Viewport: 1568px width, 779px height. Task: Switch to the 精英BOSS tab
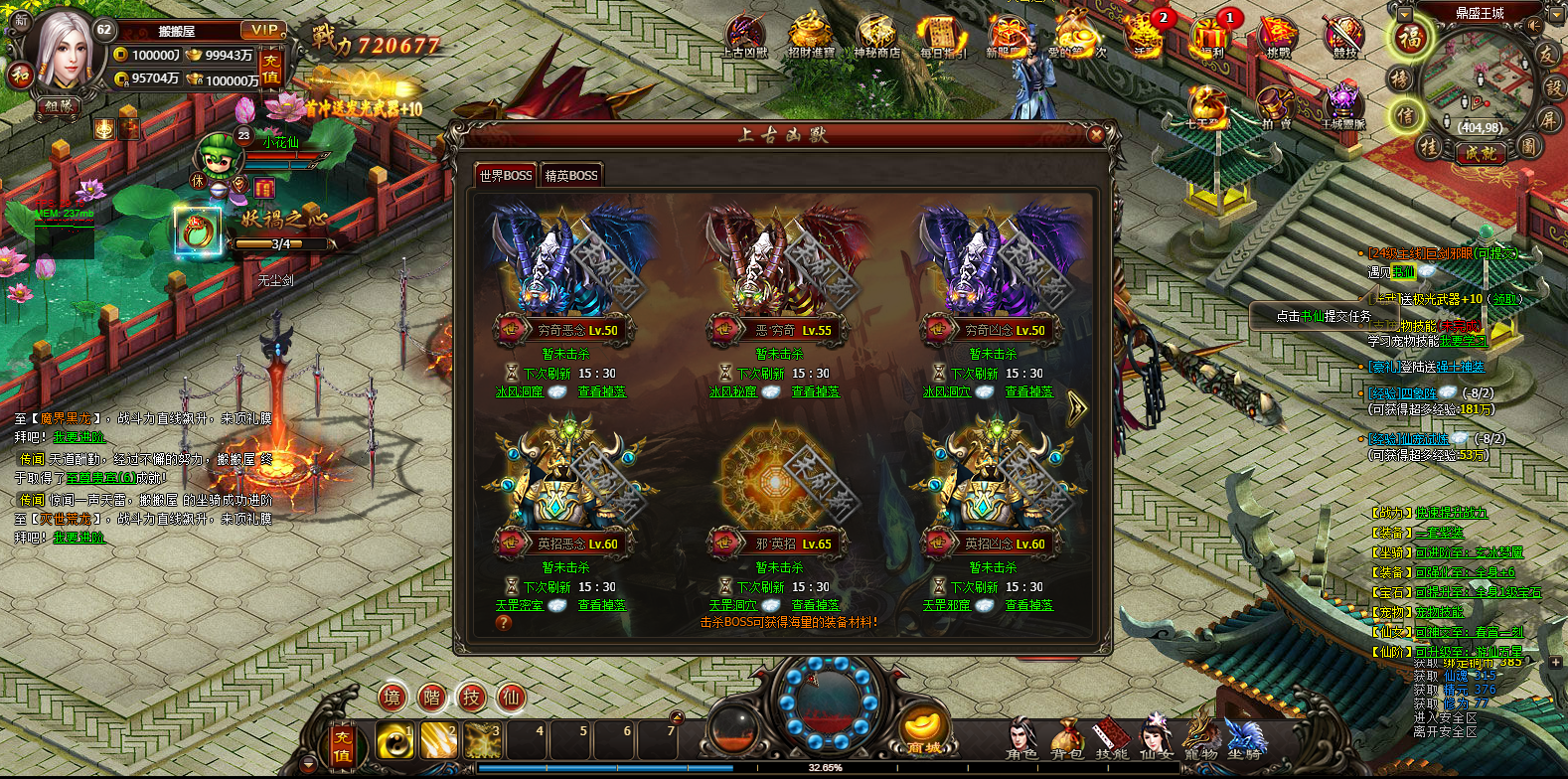tap(571, 176)
